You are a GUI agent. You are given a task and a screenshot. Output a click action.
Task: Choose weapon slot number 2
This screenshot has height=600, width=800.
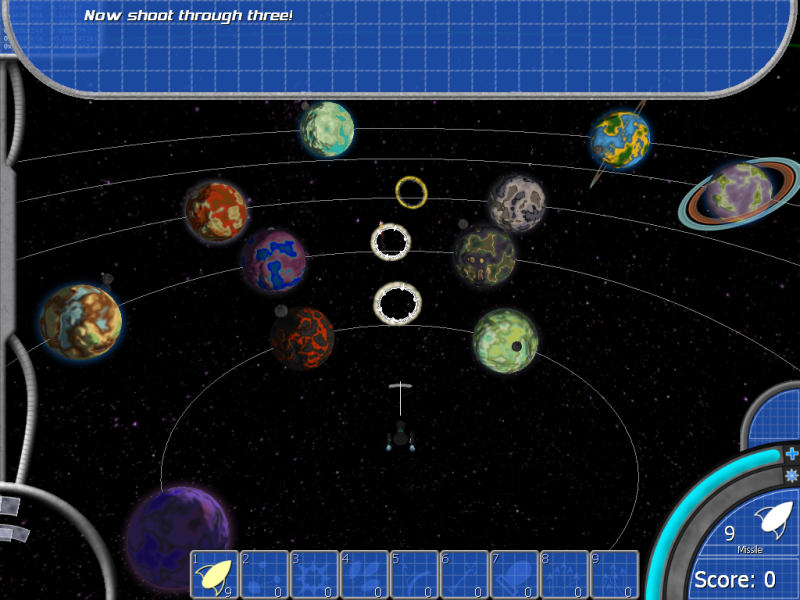pyautogui.click(x=264, y=575)
